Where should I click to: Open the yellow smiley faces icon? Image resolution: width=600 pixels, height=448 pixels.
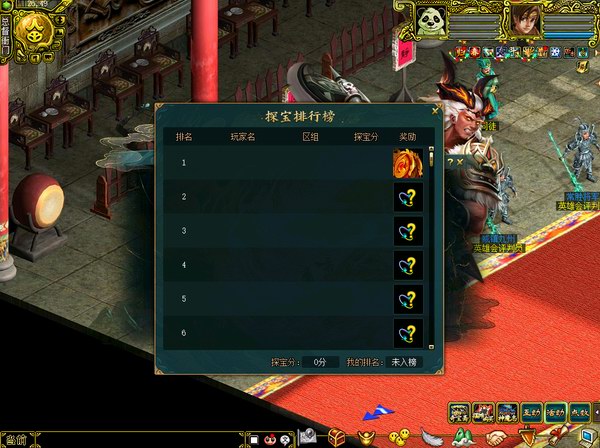pos(401,437)
